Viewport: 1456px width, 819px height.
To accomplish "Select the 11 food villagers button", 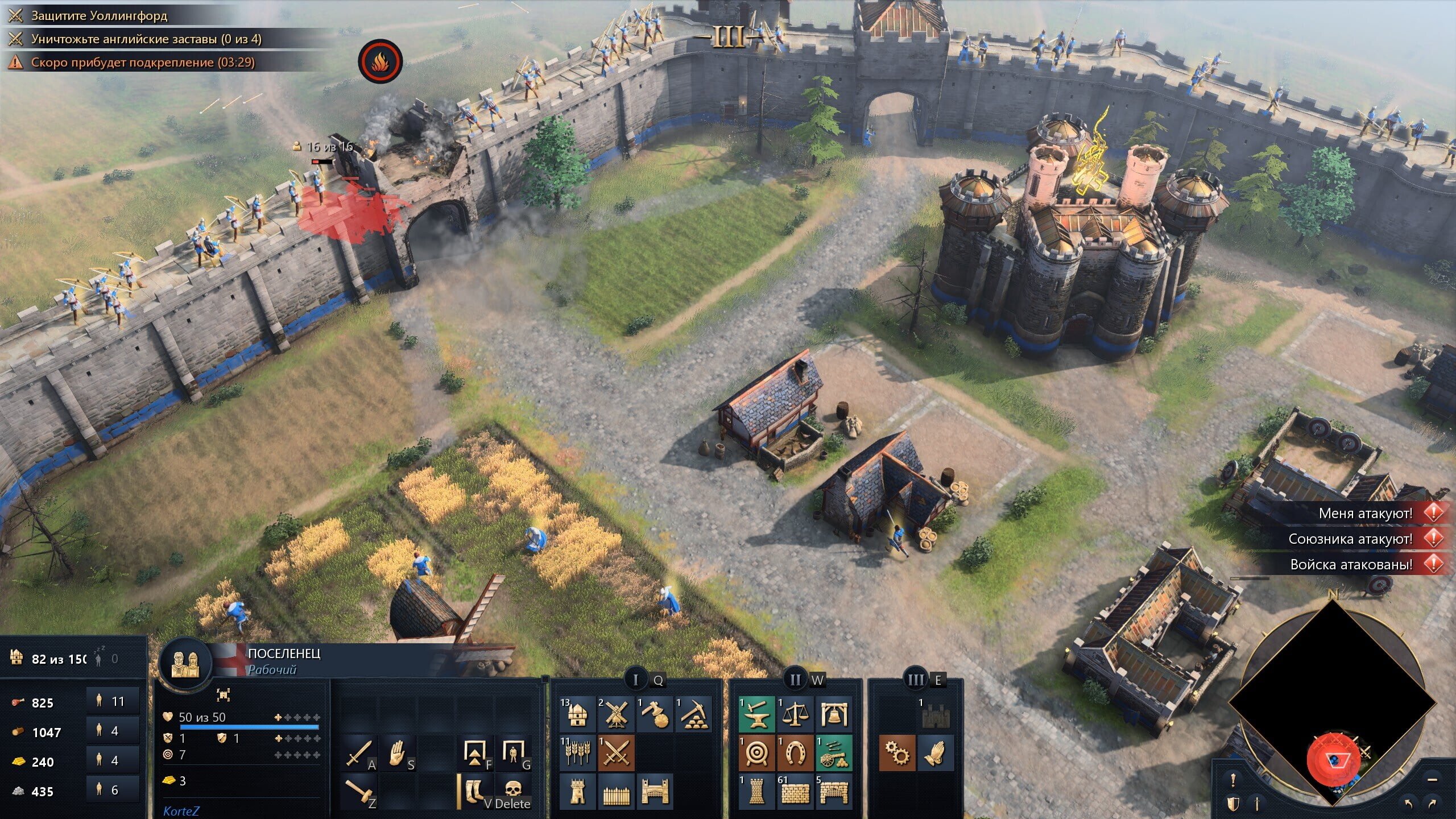I will 113,701.
